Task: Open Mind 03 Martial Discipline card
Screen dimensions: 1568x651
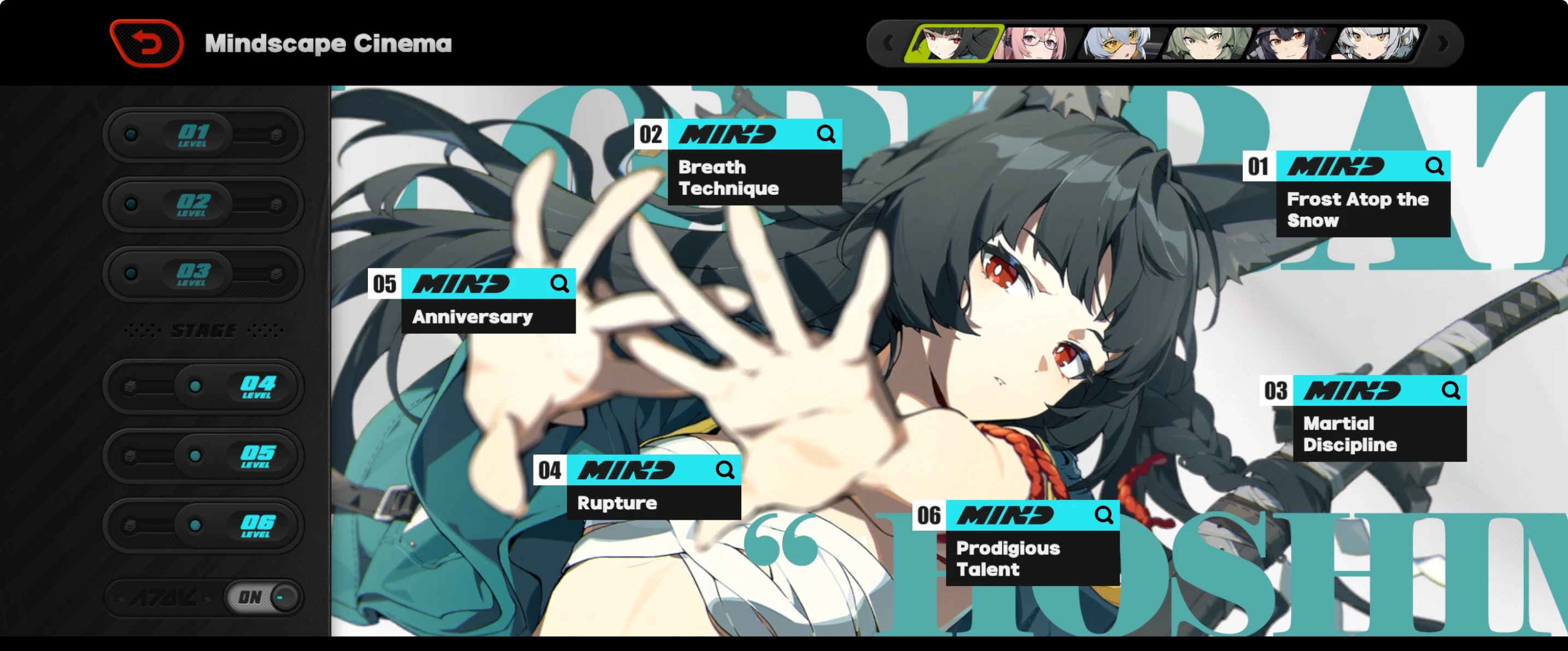Action: 1379,419
